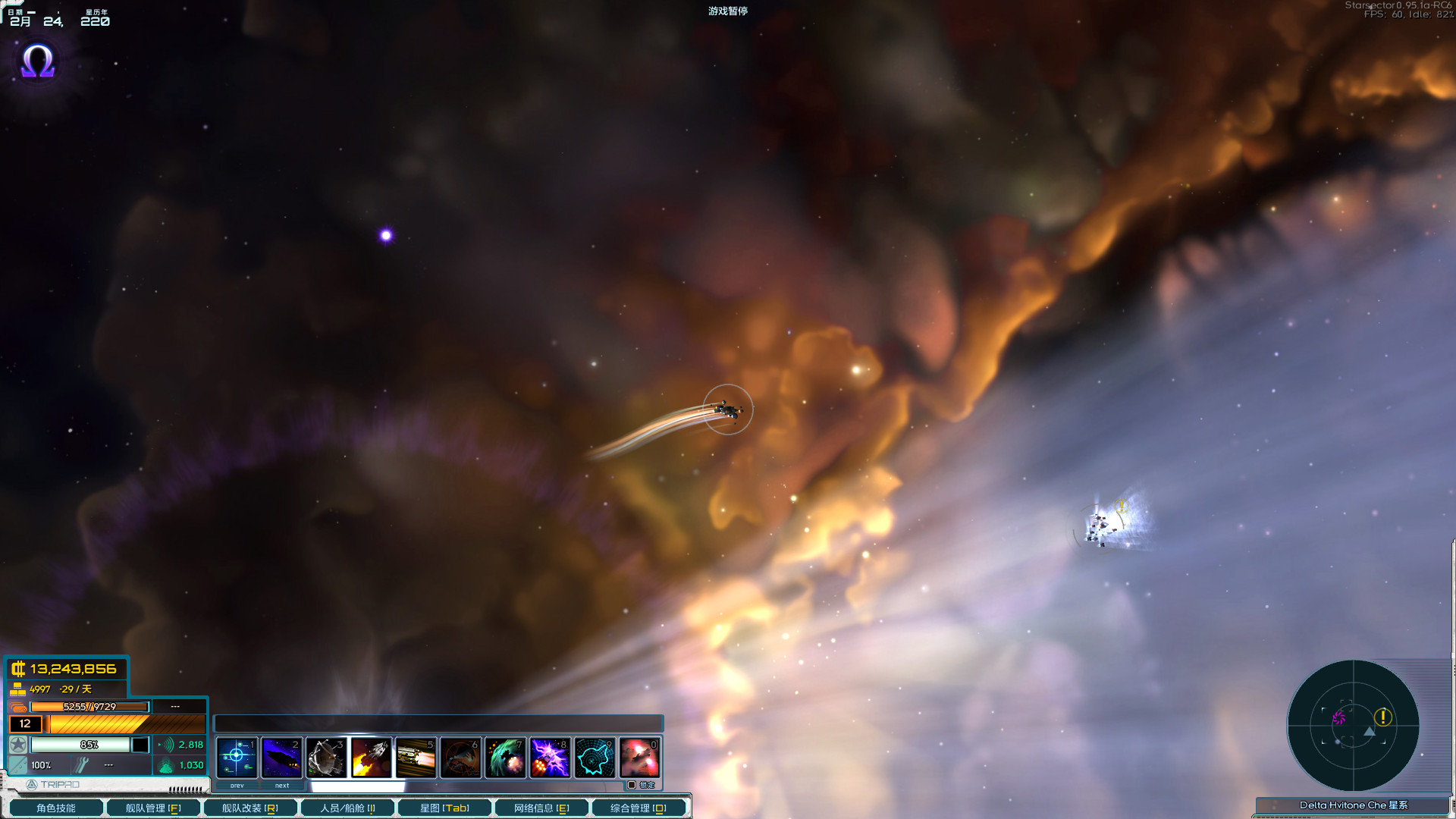Open the 角色技能 character skills screen
1456x819 pixels.
(56, 808)
